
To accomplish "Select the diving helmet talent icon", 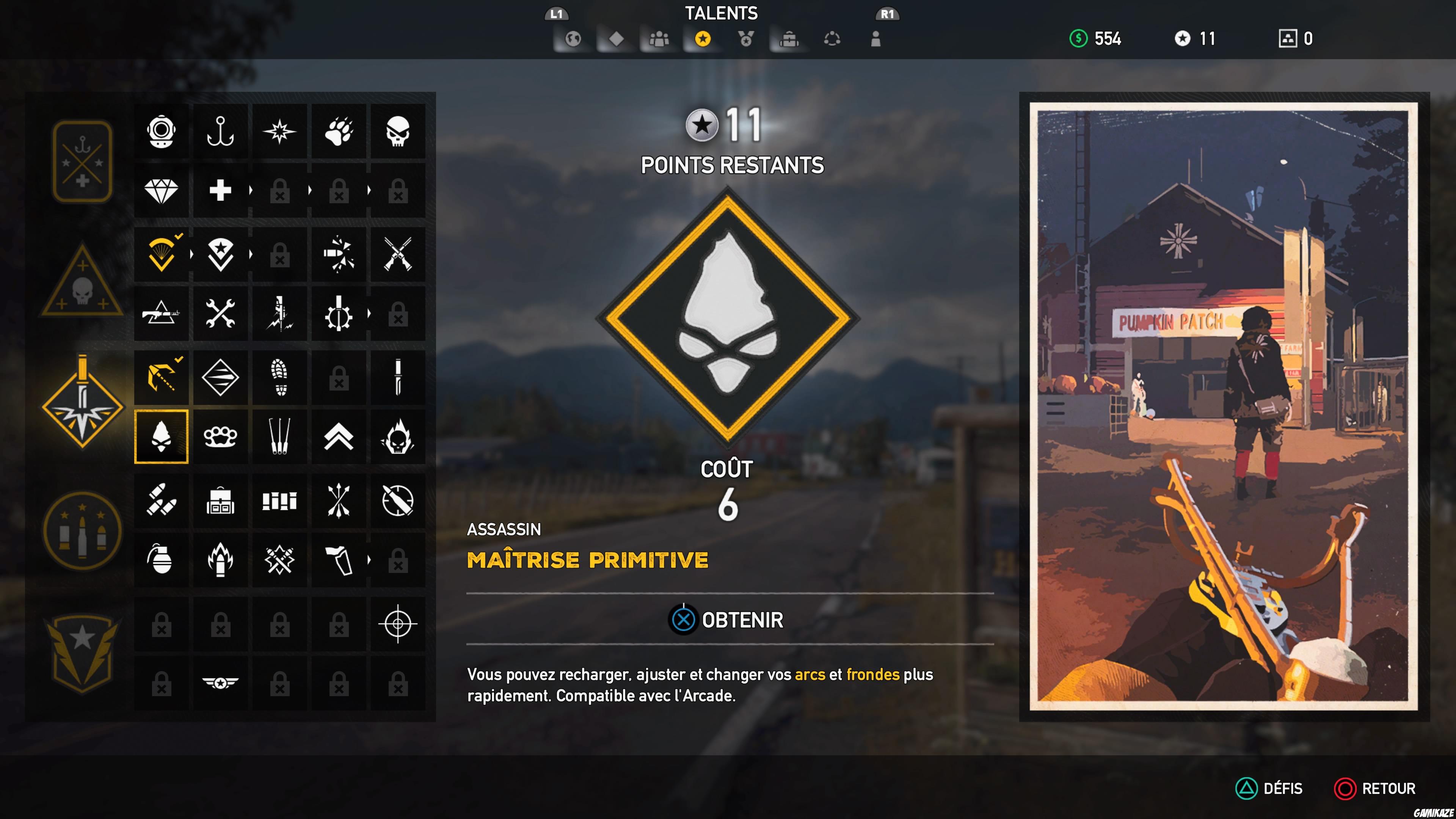I will click(x=161, y=133).
